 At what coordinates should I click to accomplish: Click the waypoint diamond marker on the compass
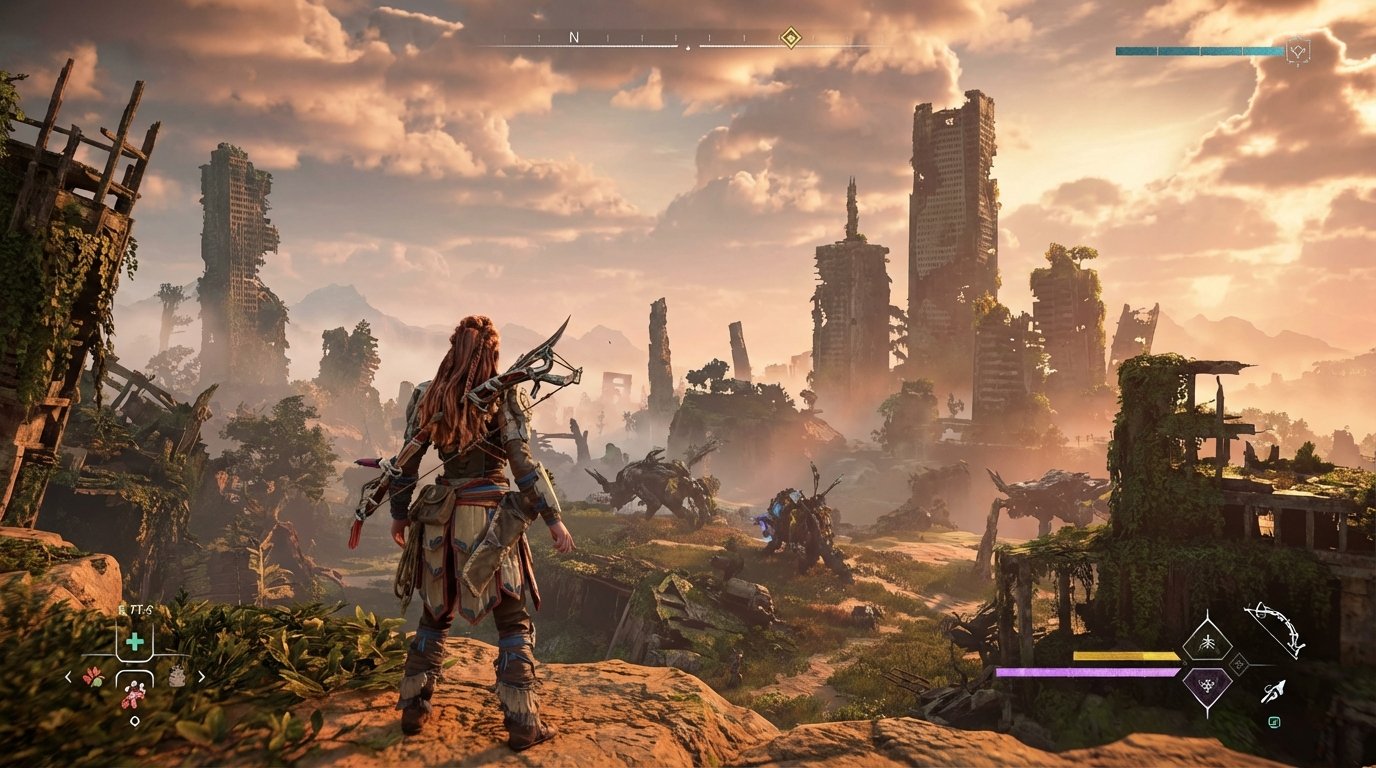(x=791, y=38)
